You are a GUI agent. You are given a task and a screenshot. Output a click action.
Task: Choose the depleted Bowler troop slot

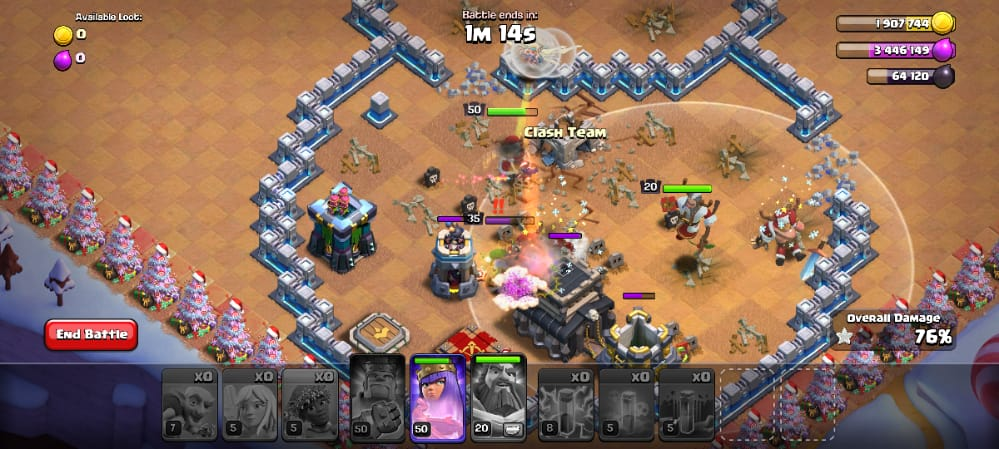(310, 404)
